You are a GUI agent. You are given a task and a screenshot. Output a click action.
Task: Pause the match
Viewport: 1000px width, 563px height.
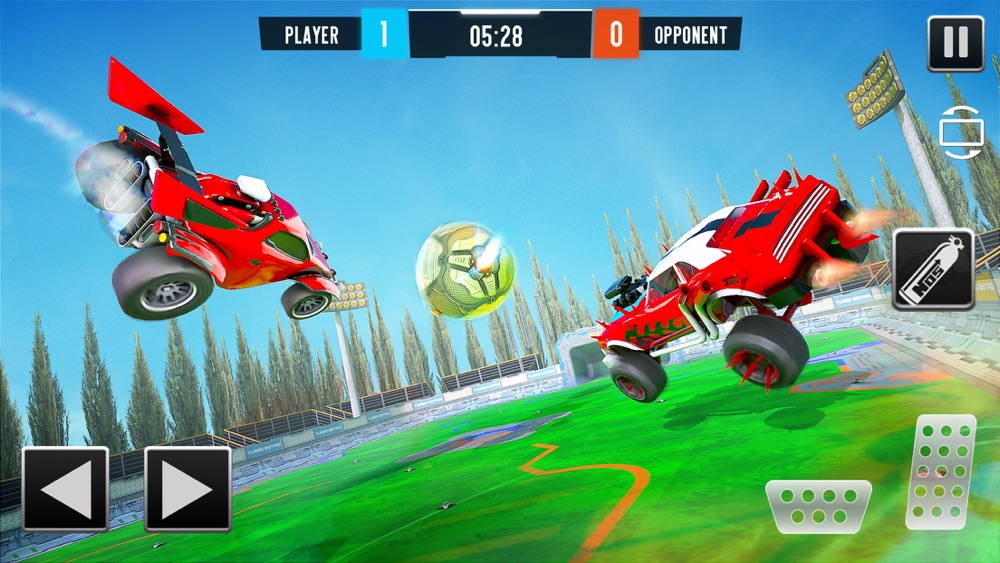click(x=955, y=44)
